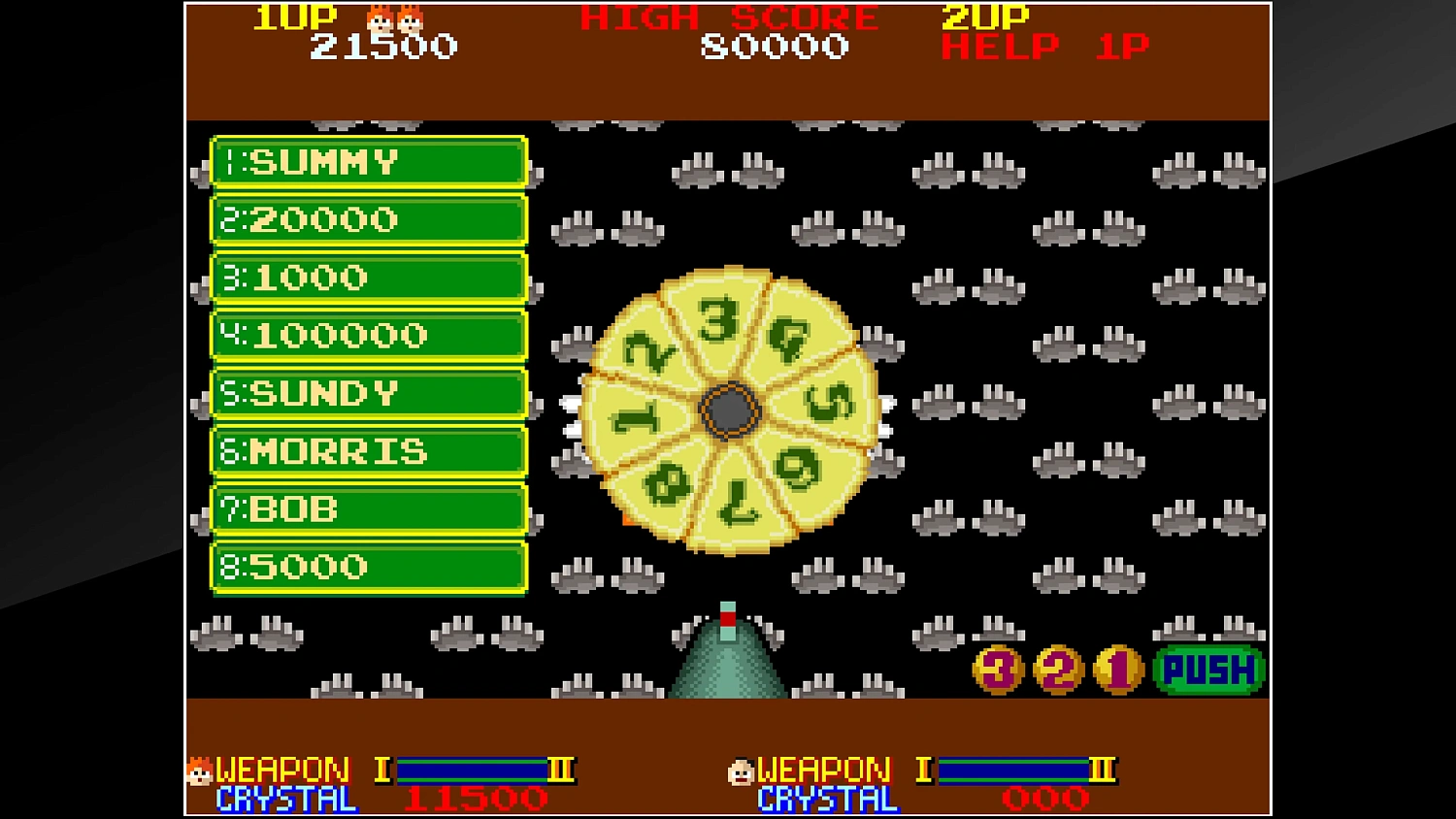1456x819 pixels.
Task: Click the left WEAPON character face icon
Action: 199,772
